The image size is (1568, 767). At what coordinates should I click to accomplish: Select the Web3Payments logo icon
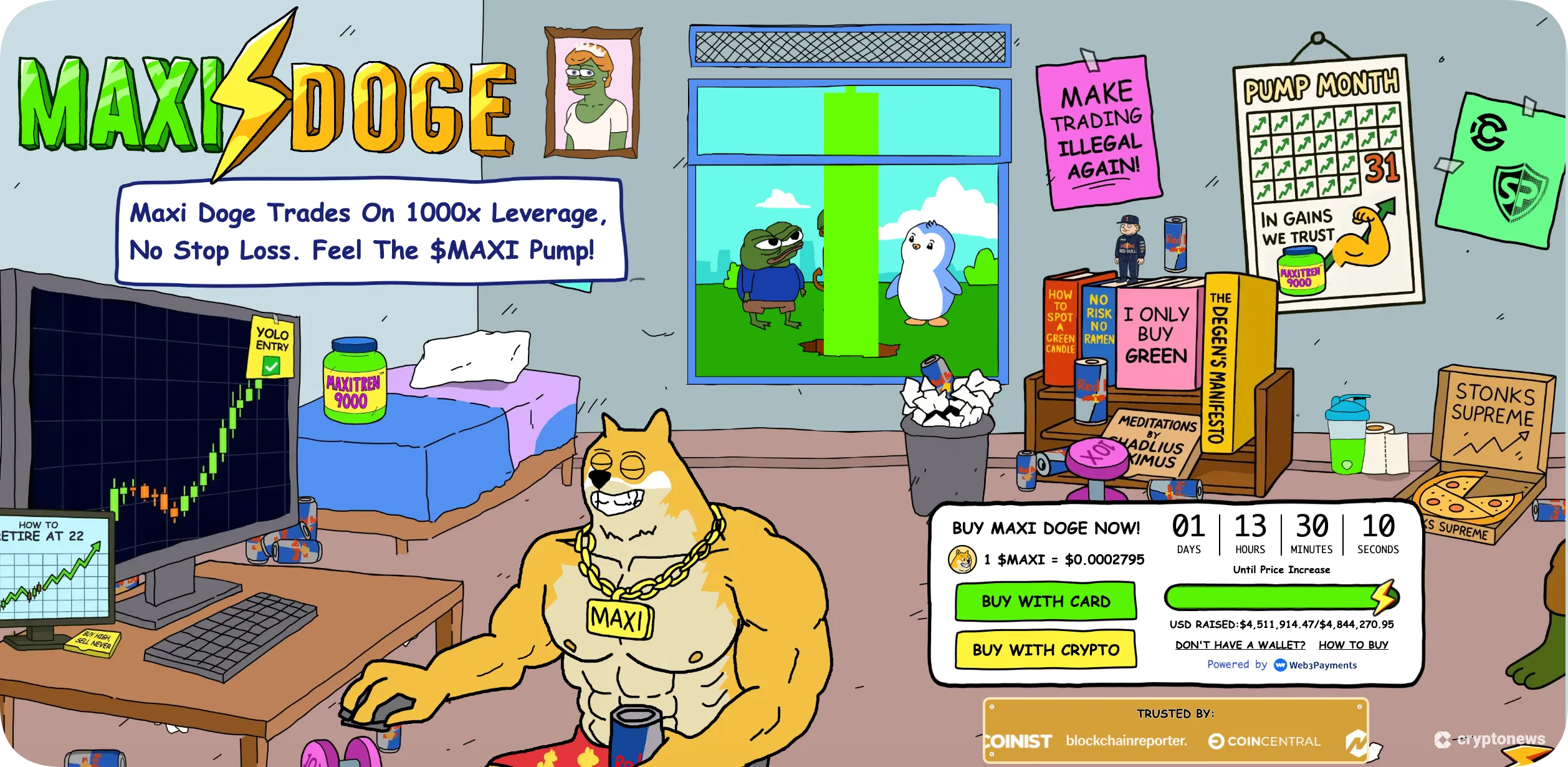1281,665
